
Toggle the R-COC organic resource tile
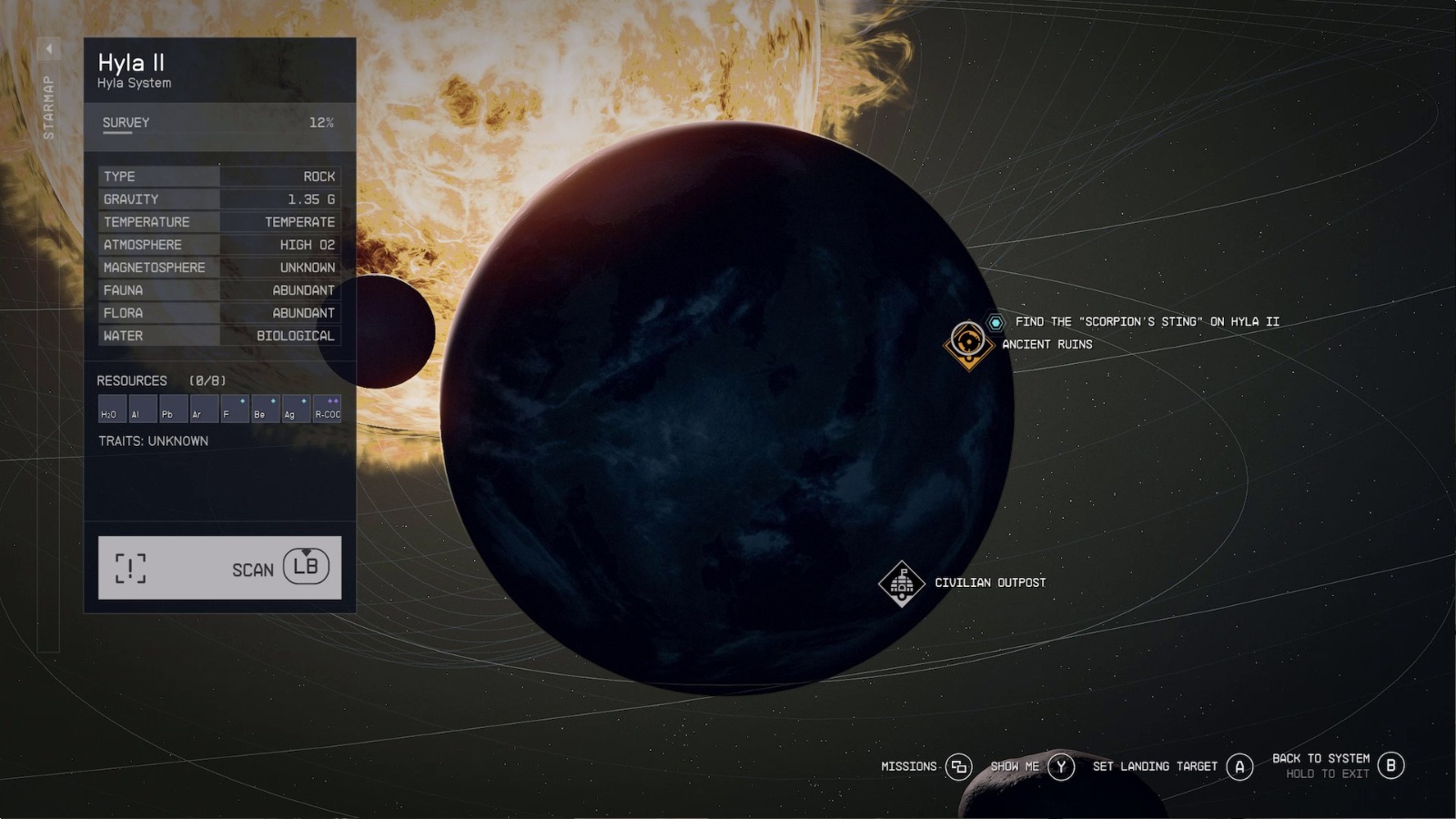(x=326, y=410)
